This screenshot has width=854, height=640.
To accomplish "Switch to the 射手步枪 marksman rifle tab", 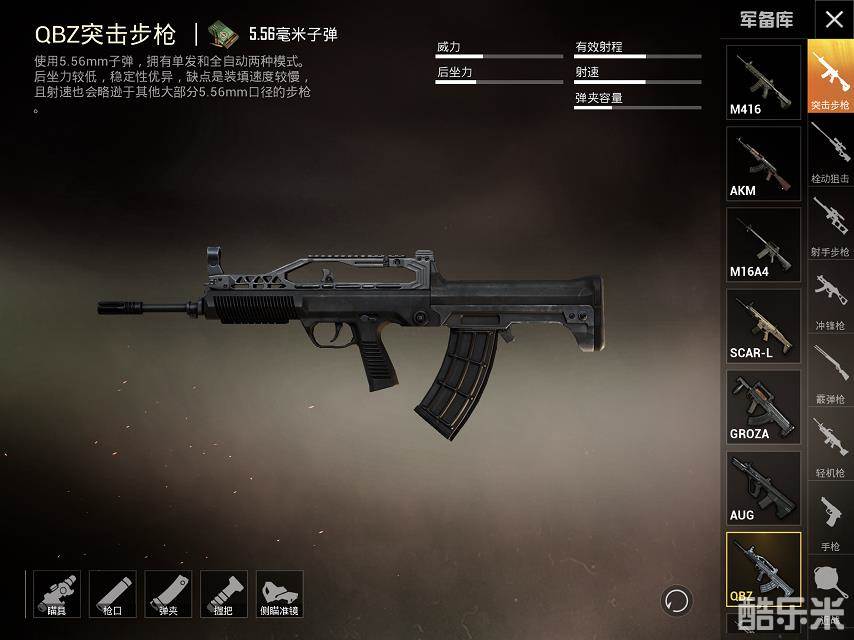I will click(830, 225).
